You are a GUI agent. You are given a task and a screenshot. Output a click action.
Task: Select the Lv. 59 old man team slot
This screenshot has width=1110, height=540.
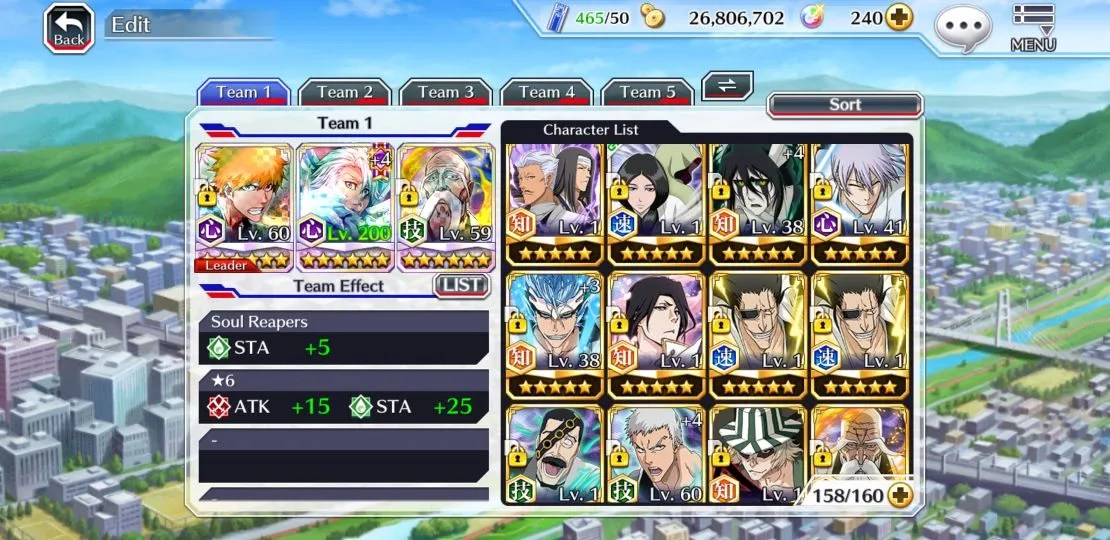click(x=446, y=207)
